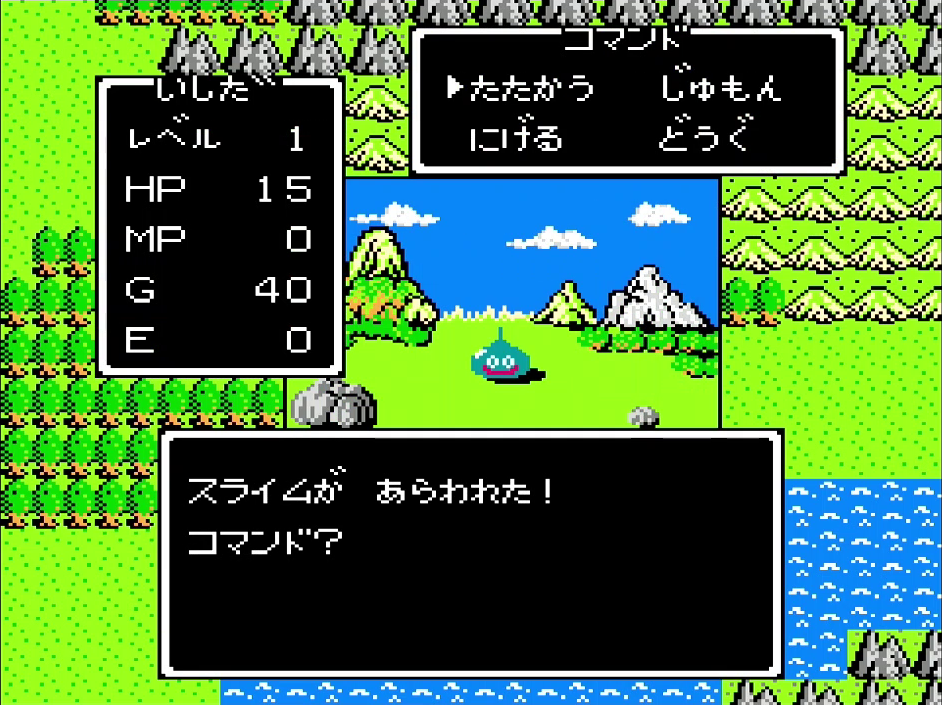This screenshot has height=705, width=942.
Task: Select the たたかう (Fight) command
Action: click(x=532, y=88)
